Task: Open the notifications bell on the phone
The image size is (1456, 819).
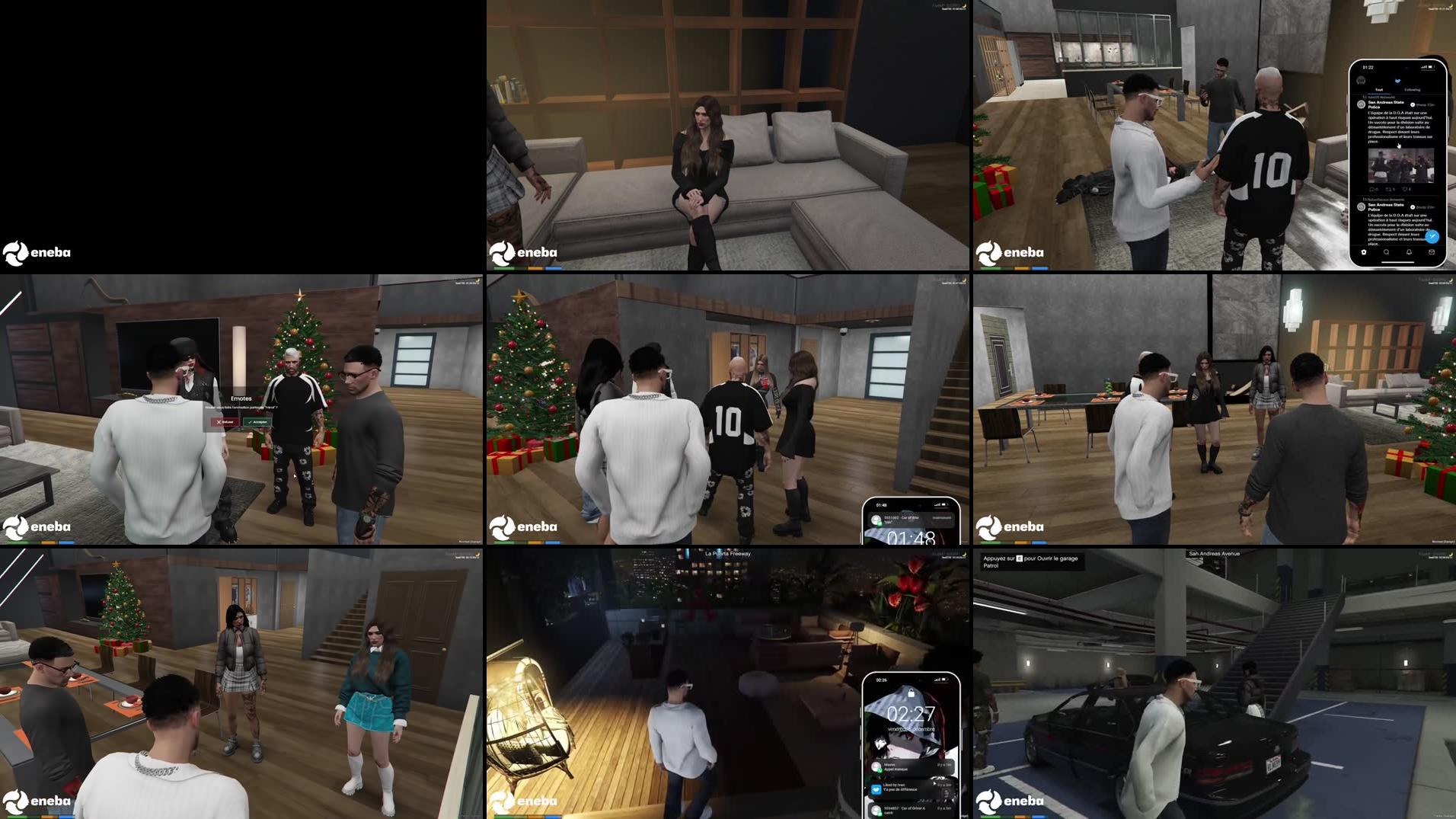Action: pos(1409,252)
